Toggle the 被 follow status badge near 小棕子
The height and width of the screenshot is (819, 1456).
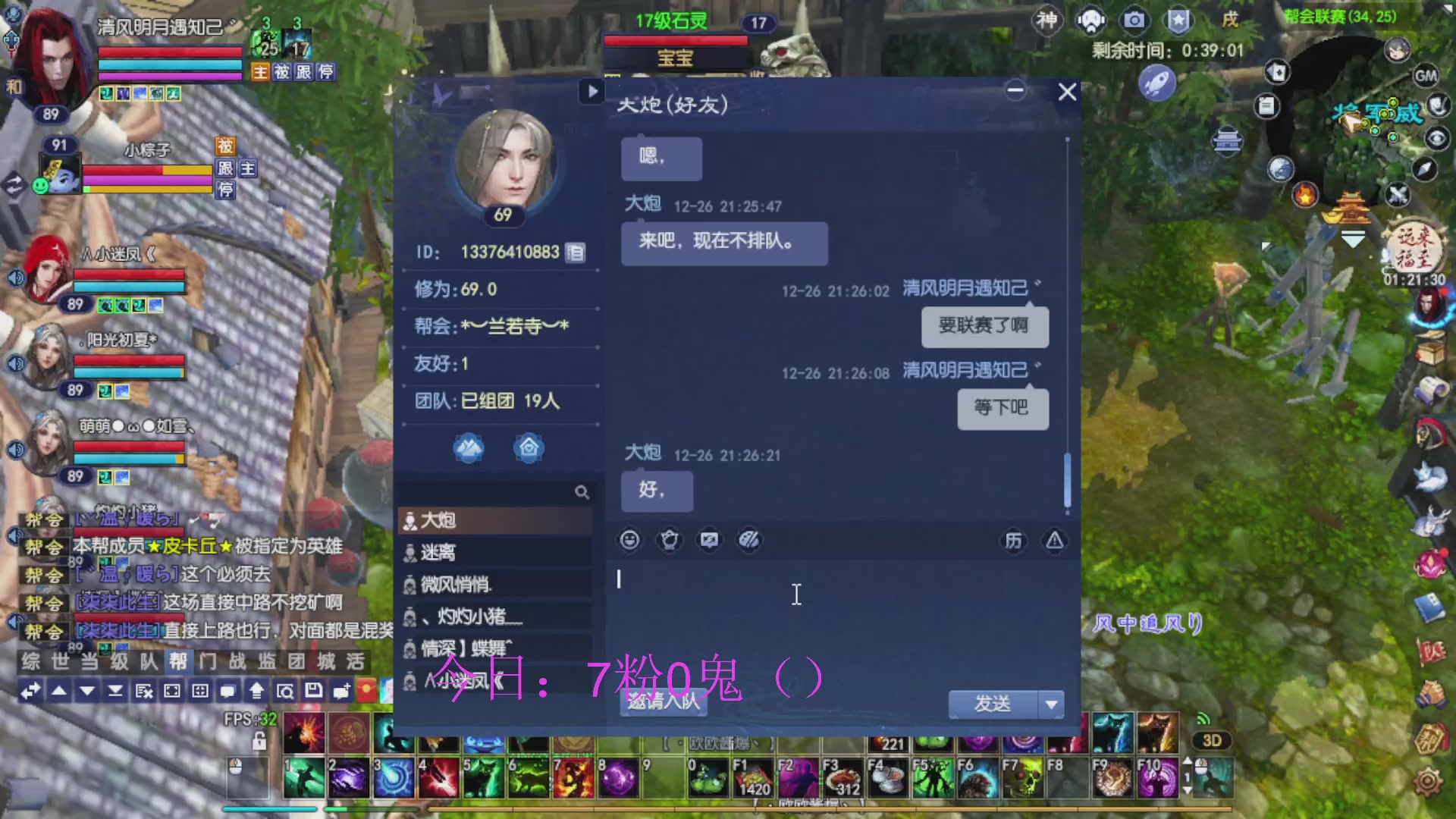click(225, 146)
